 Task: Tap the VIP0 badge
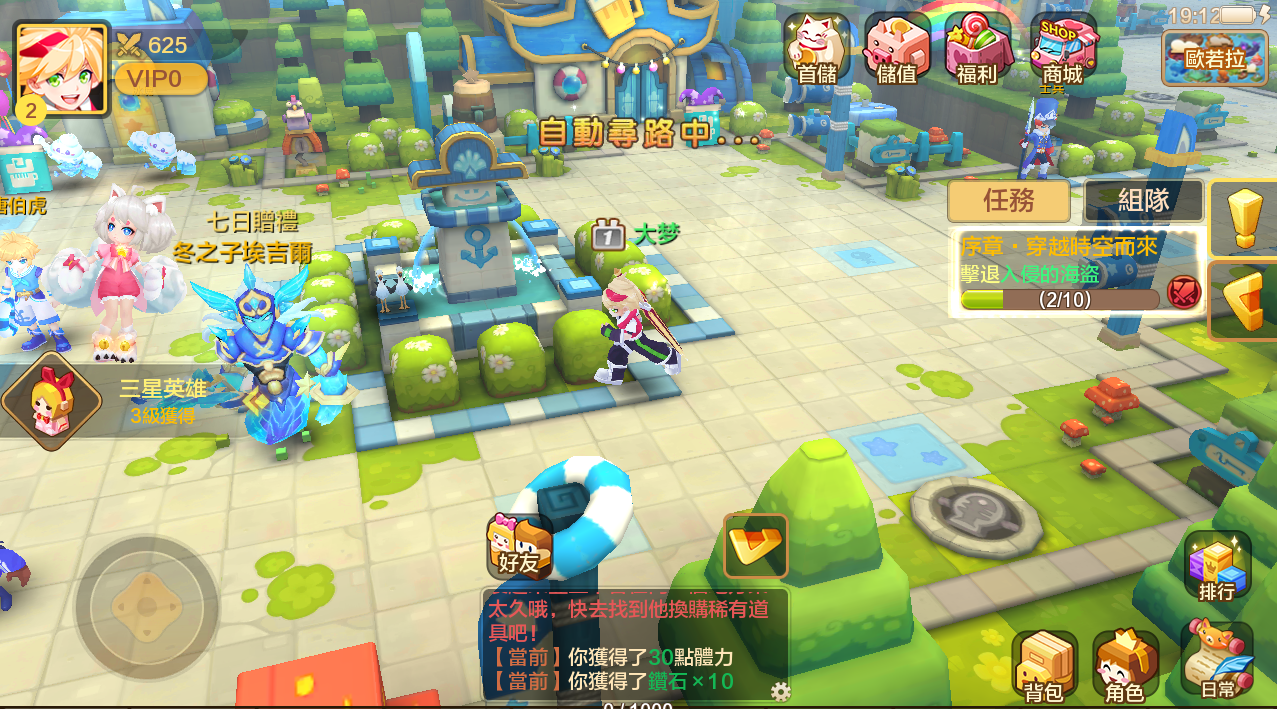coord(161,78)
